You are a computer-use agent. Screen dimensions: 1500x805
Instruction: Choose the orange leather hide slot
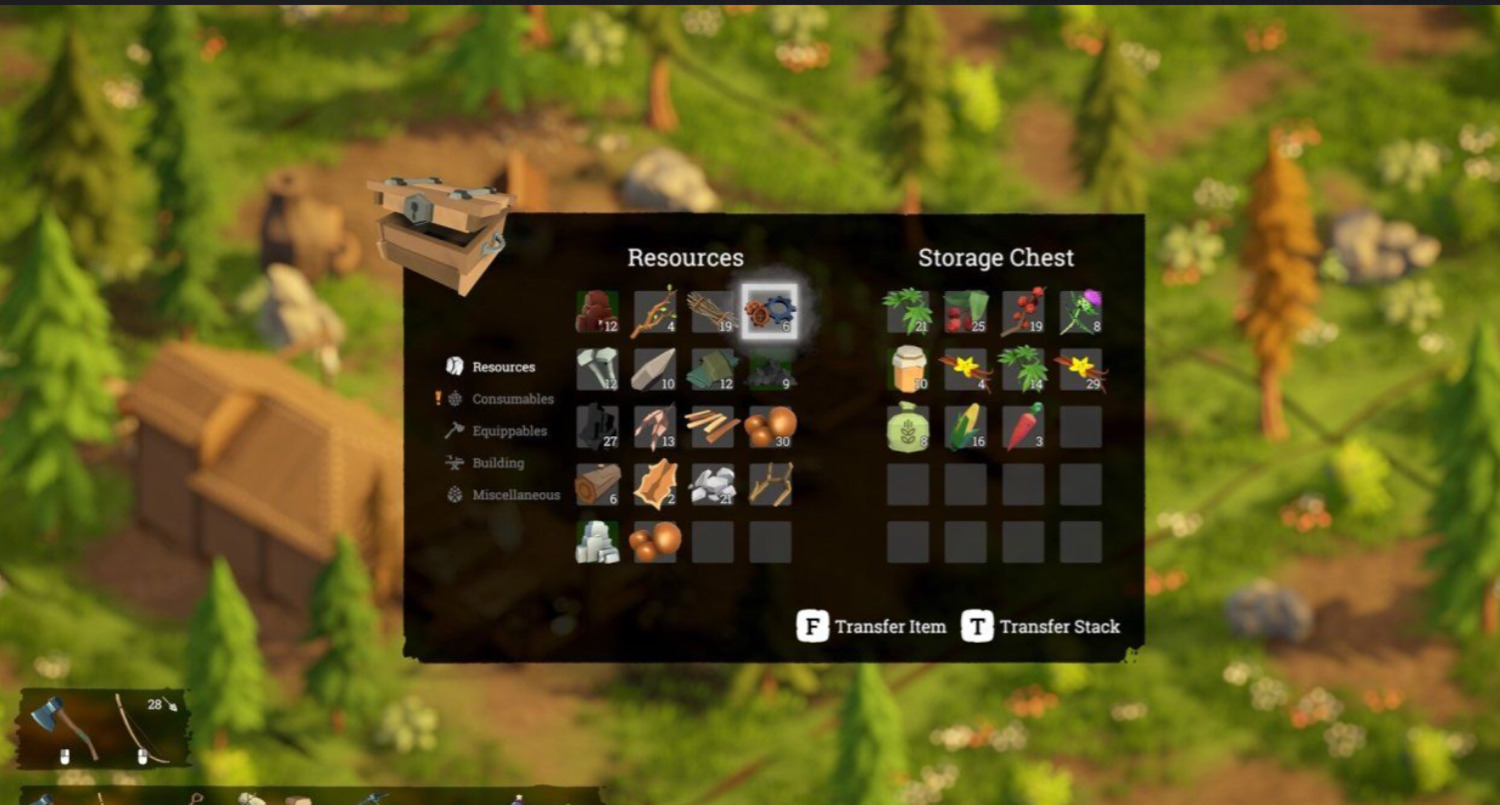pos(654,484)
